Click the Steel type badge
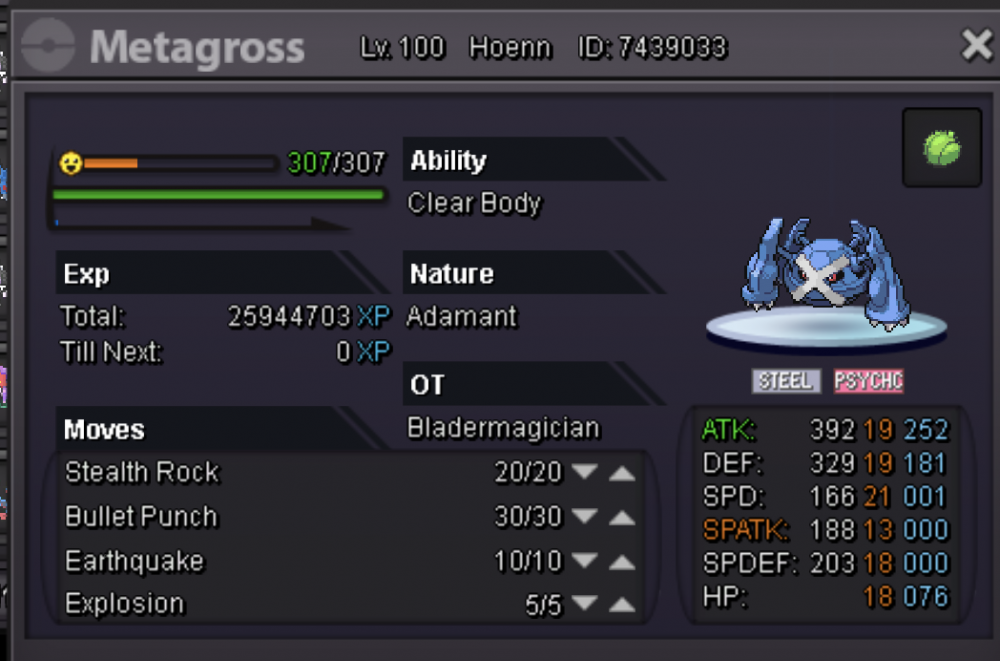Viewport: 1000px width, 661px height. tap(786, 381)
